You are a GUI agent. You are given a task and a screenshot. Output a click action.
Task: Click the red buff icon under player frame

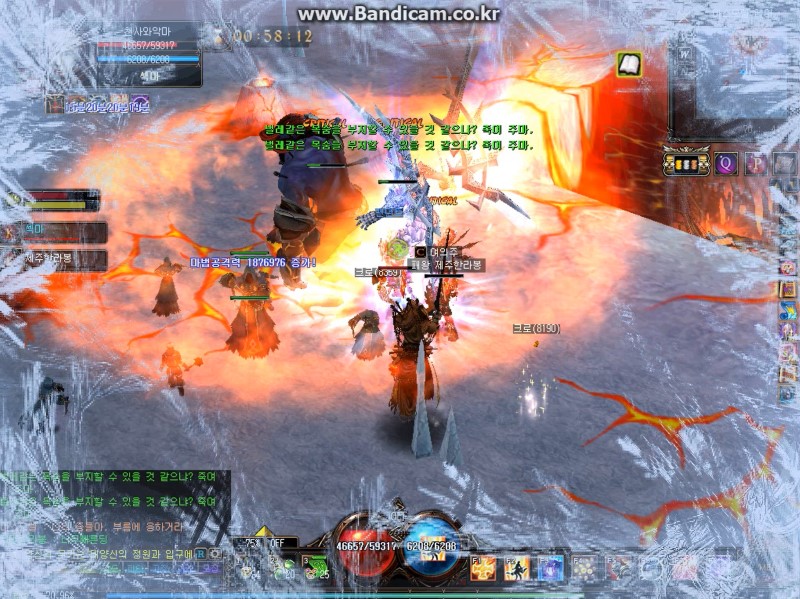click(54, 104)
